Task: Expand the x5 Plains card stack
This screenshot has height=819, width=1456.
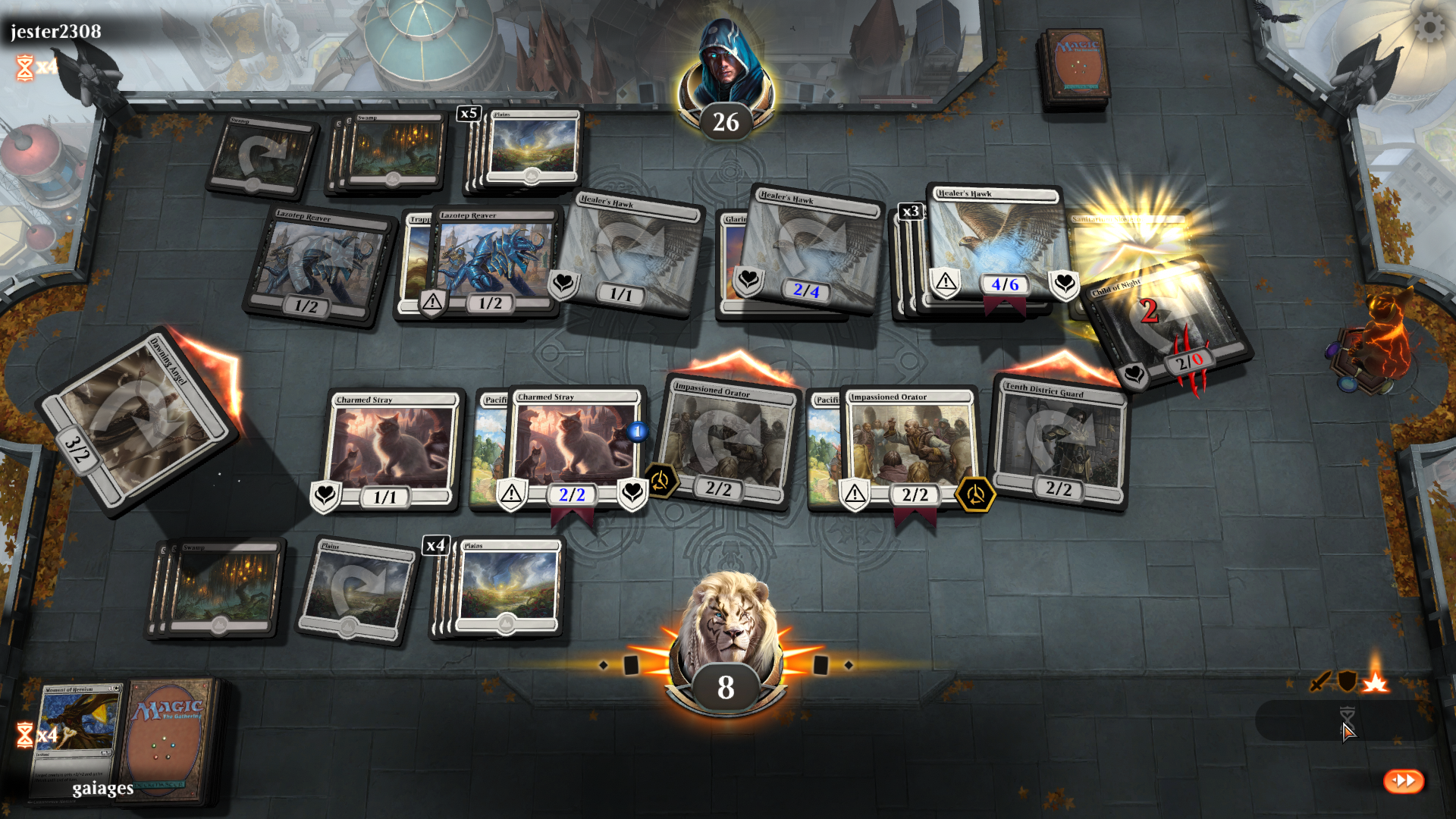Action: [468, 114]
